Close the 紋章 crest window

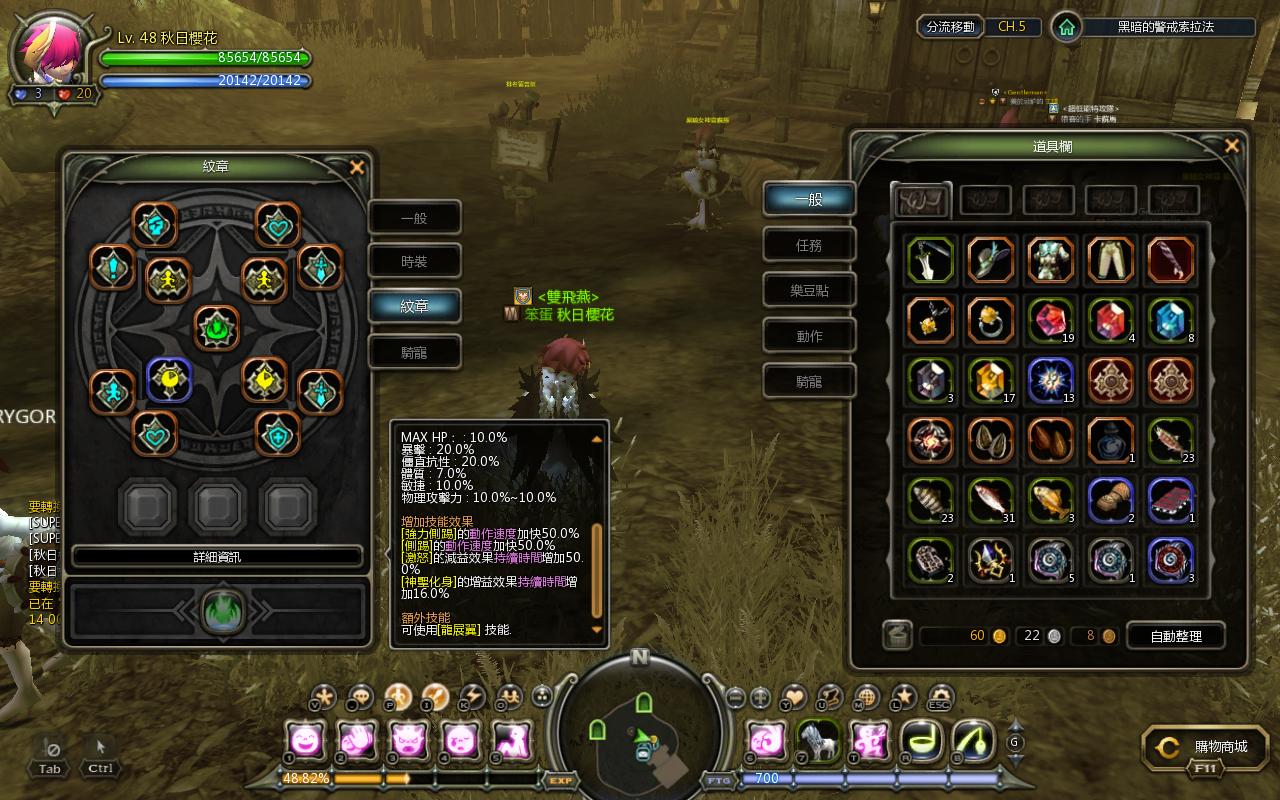coord(357,168)
